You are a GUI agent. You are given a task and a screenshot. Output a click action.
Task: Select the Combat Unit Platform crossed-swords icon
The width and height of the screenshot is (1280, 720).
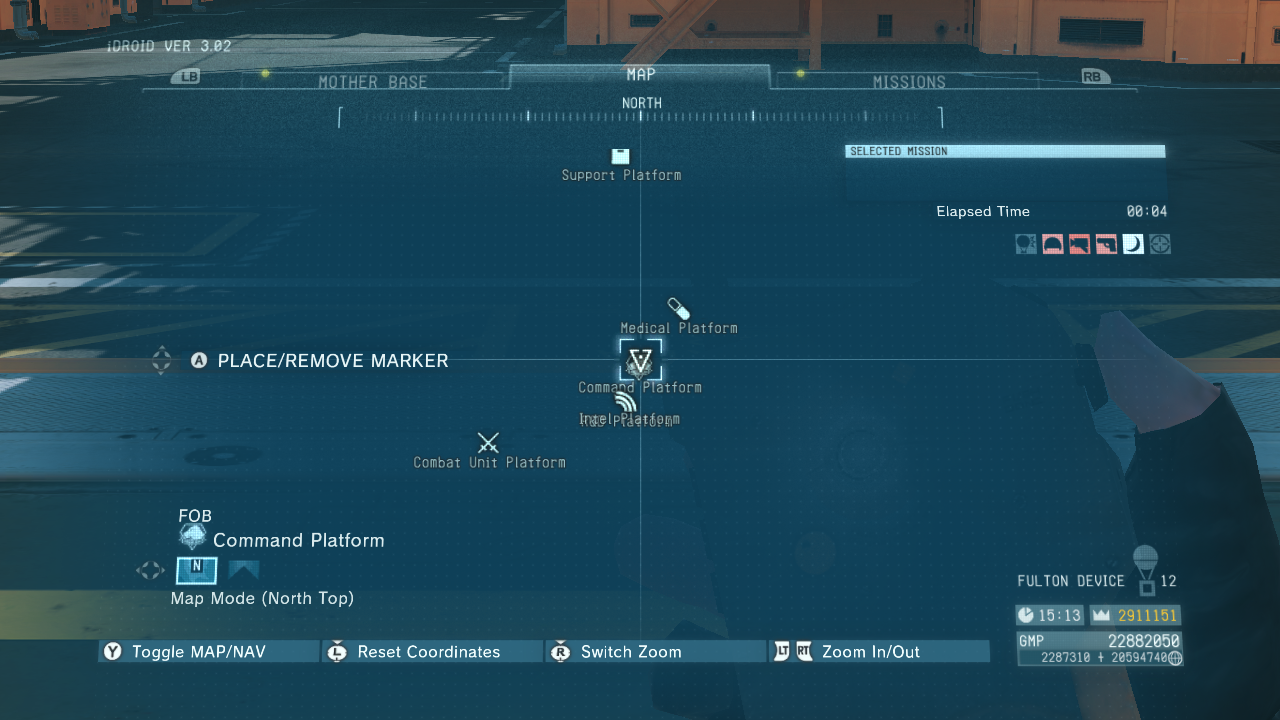tap(488, 443)
